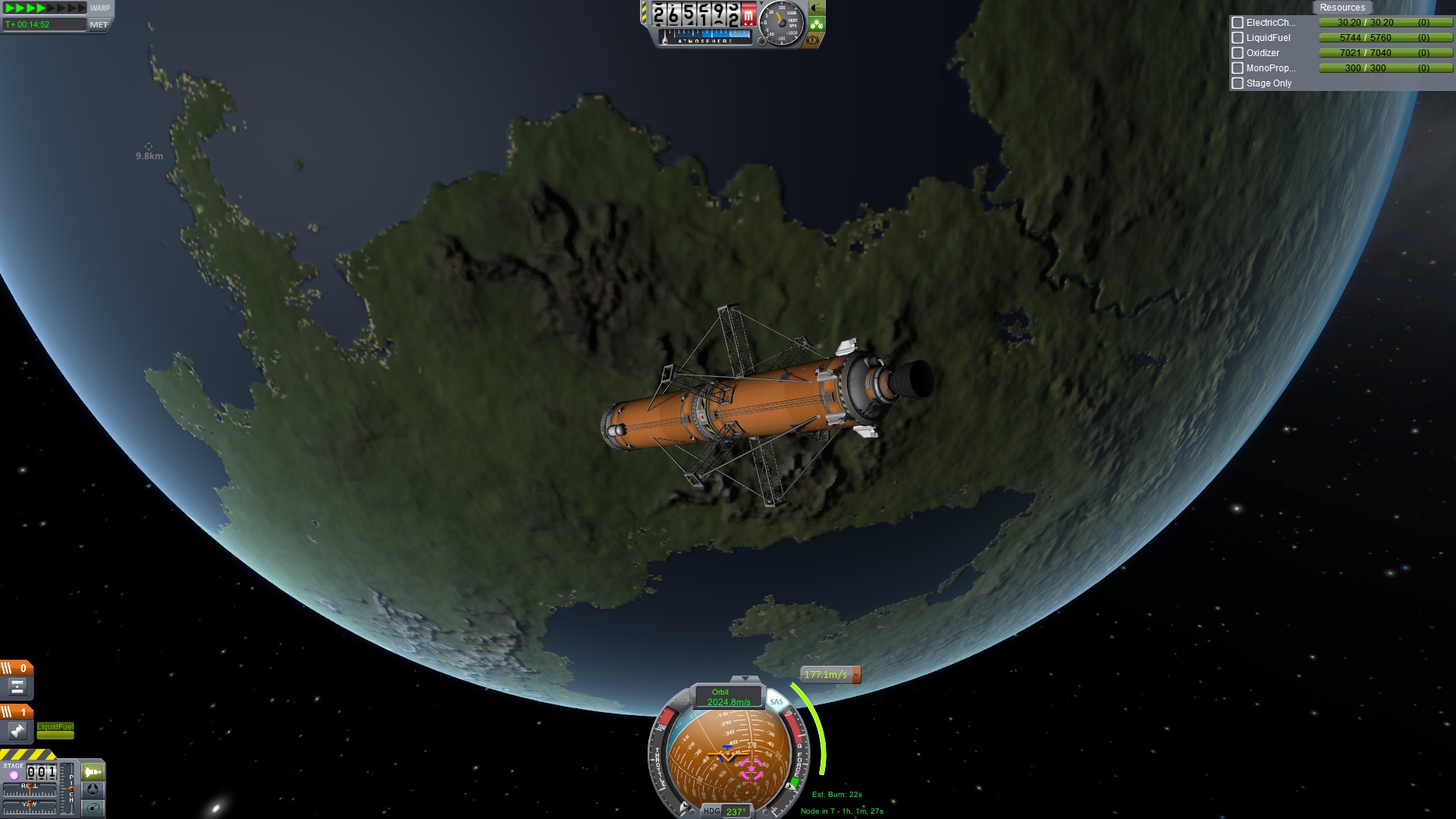Screen dimensions: 1456x819
Task: Select staging mode rocket button
Action: coord(93,772)
